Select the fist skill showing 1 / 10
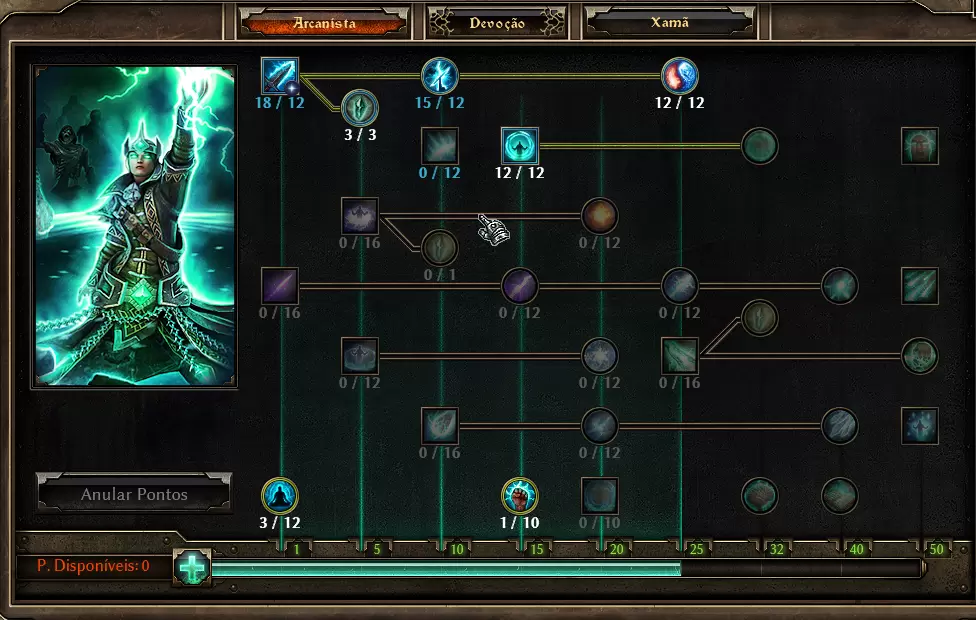This screenshot has width=976, height=620. click(520, 496)
